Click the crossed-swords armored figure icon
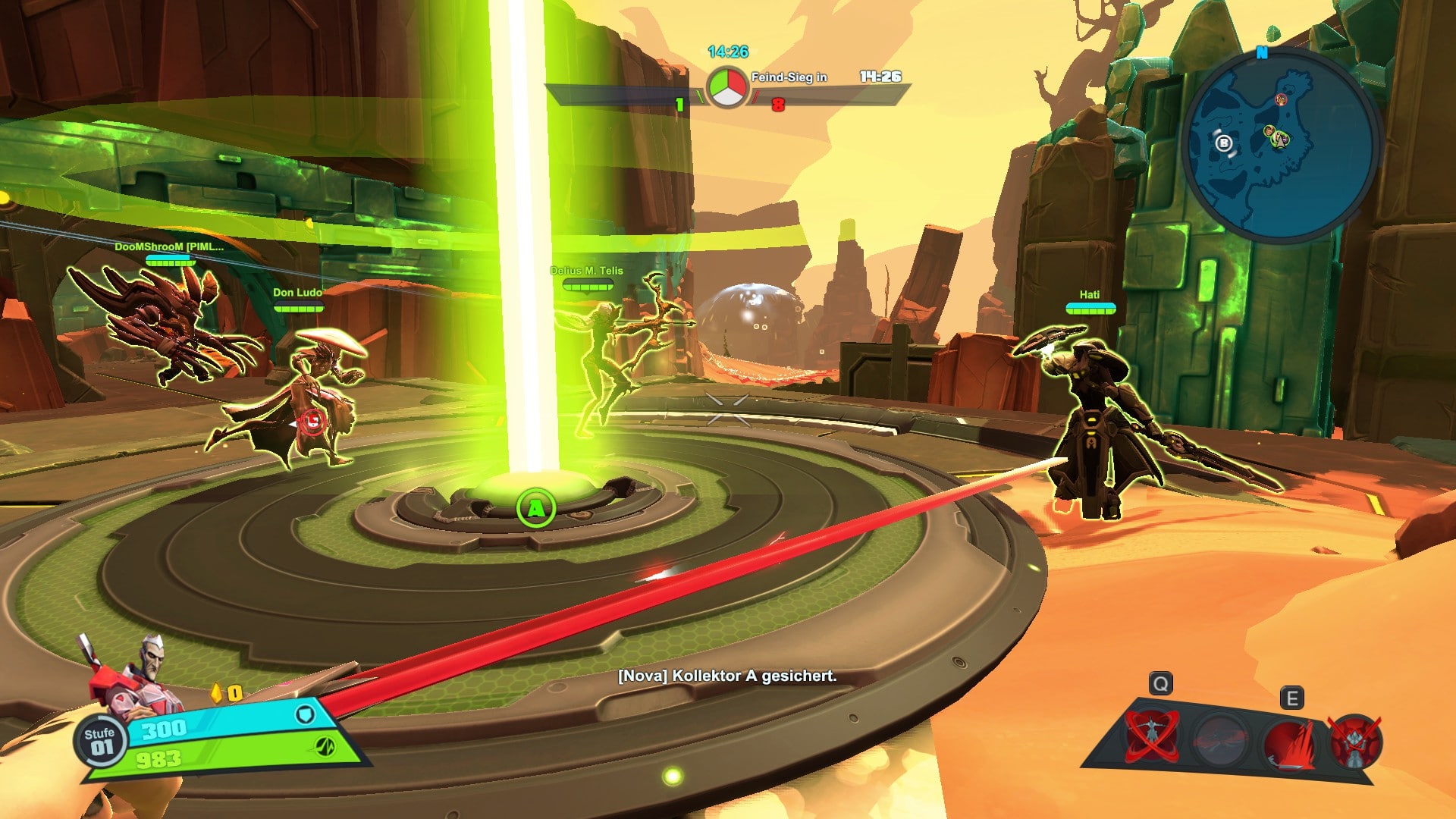This screenshot has height=819, width=1456. (x=1355, y=741)
